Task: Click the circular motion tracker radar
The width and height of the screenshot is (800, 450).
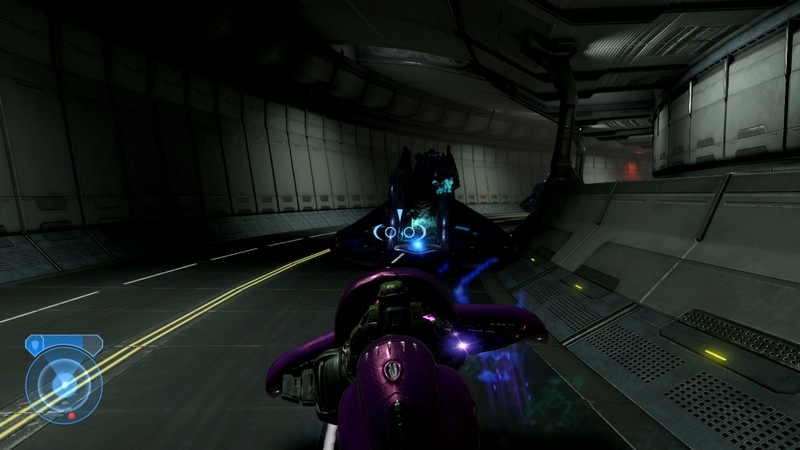Action: [x=64, y=384]
